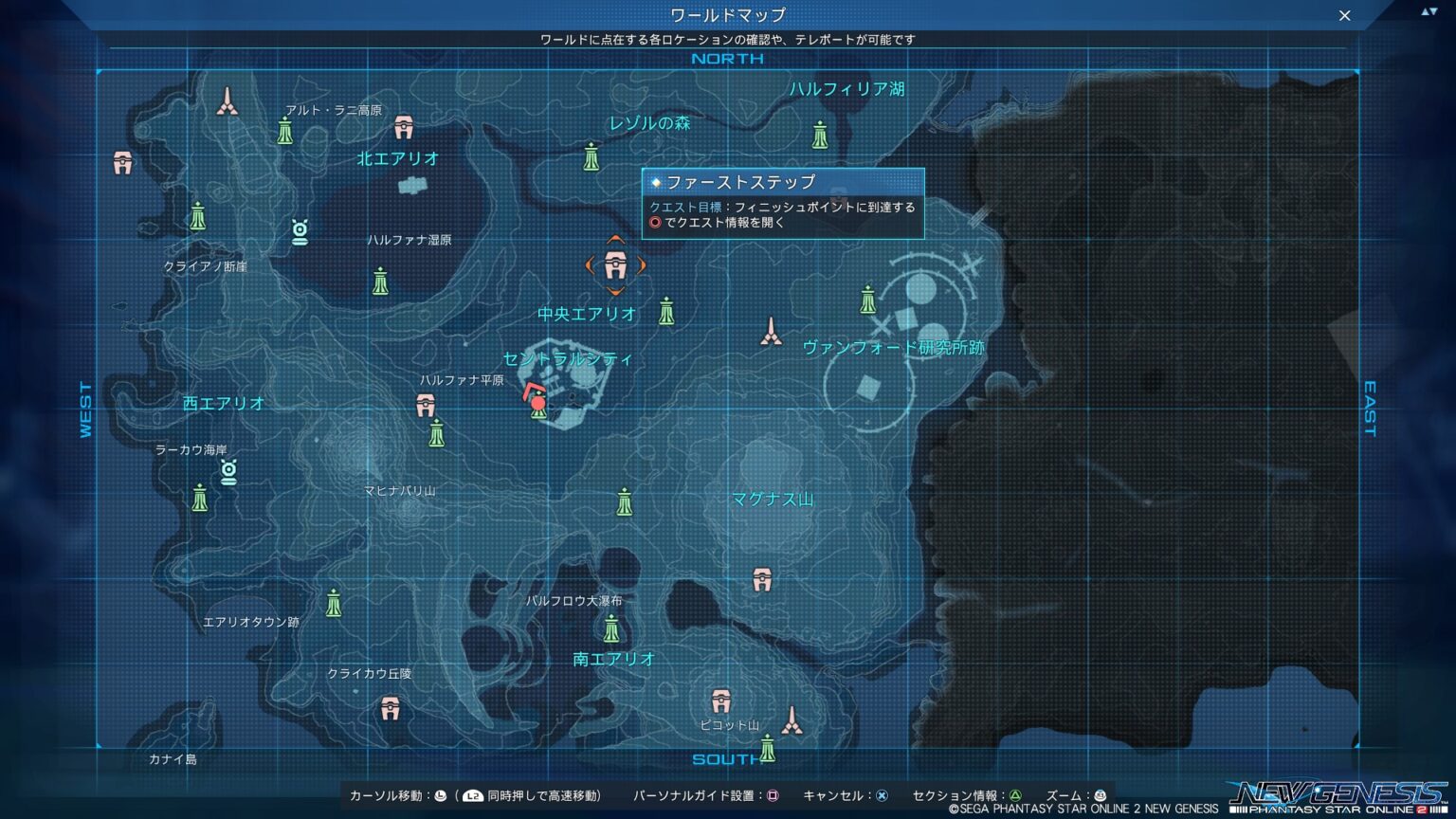Pick the Ryuker device in ハルファナ湿原
This screenshot has height=819, width=1456.
click(x=380, y=281)
